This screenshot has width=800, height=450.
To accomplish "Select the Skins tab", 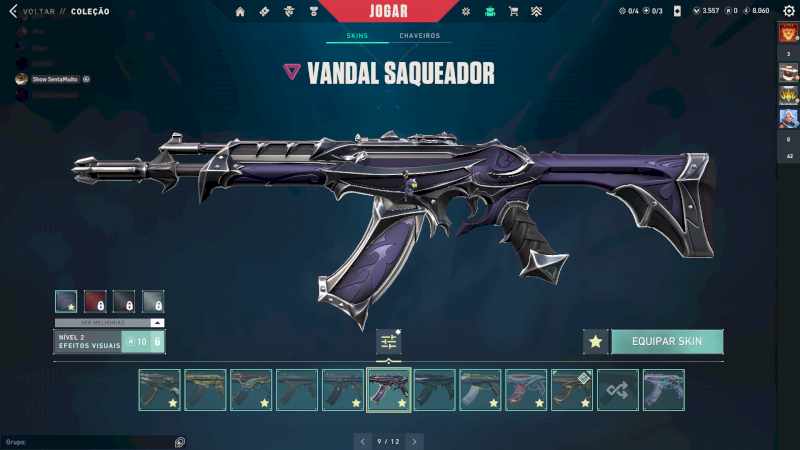I will [357, 36].
